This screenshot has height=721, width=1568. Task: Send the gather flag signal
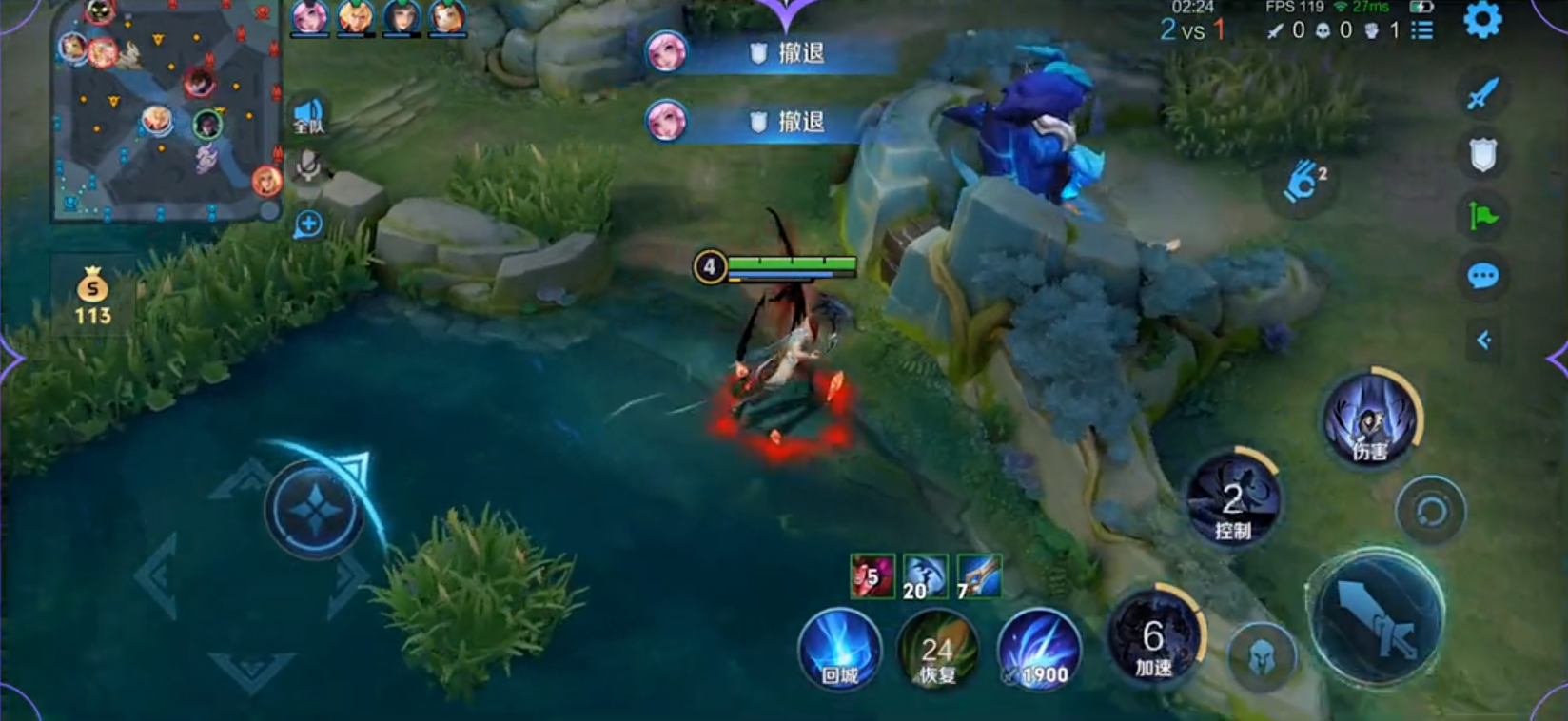[1482, 216]
